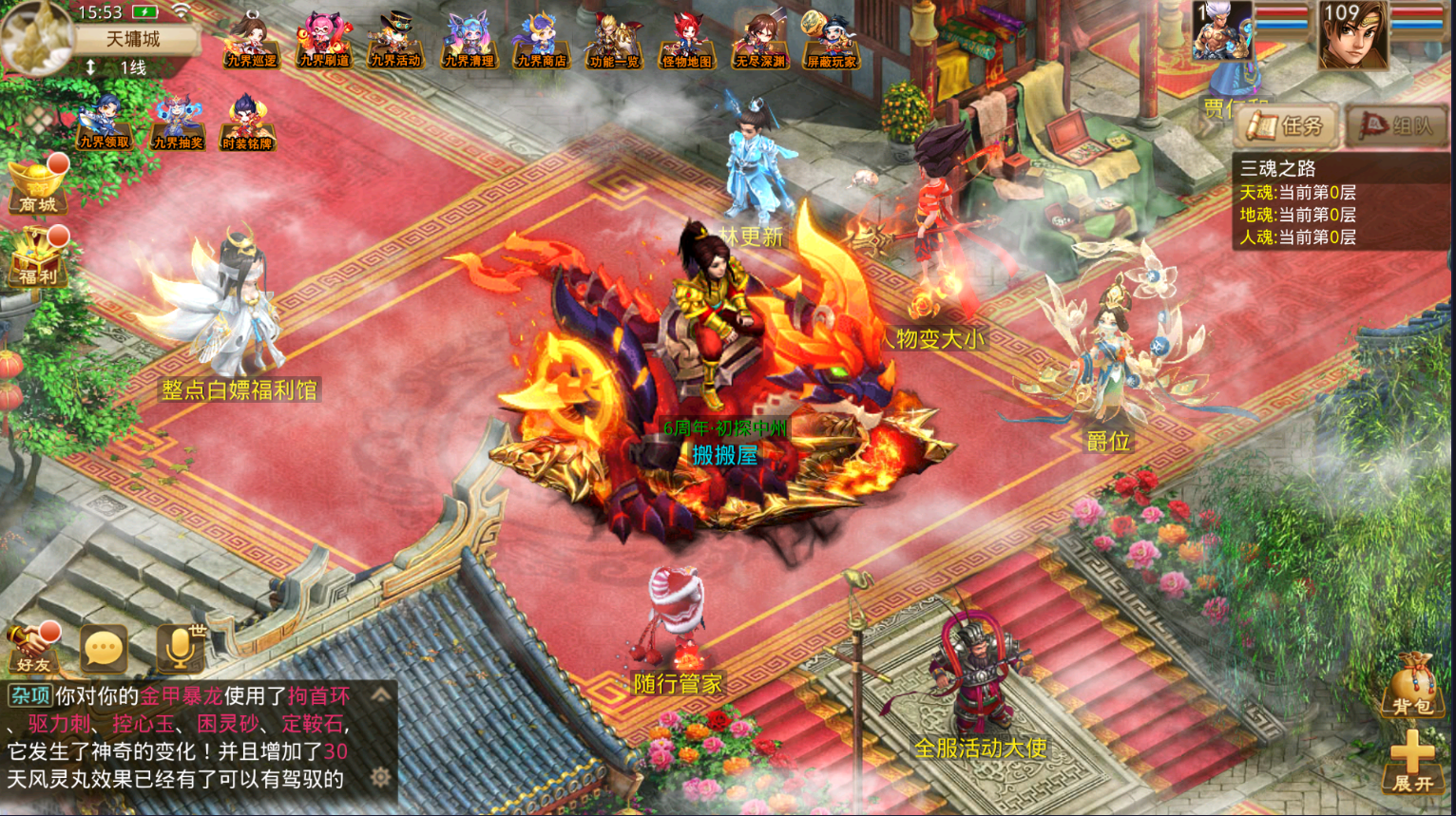Open the 好友 friends list
The height and width of the screenshot is (816, 1456).
[x=32, y=648]
